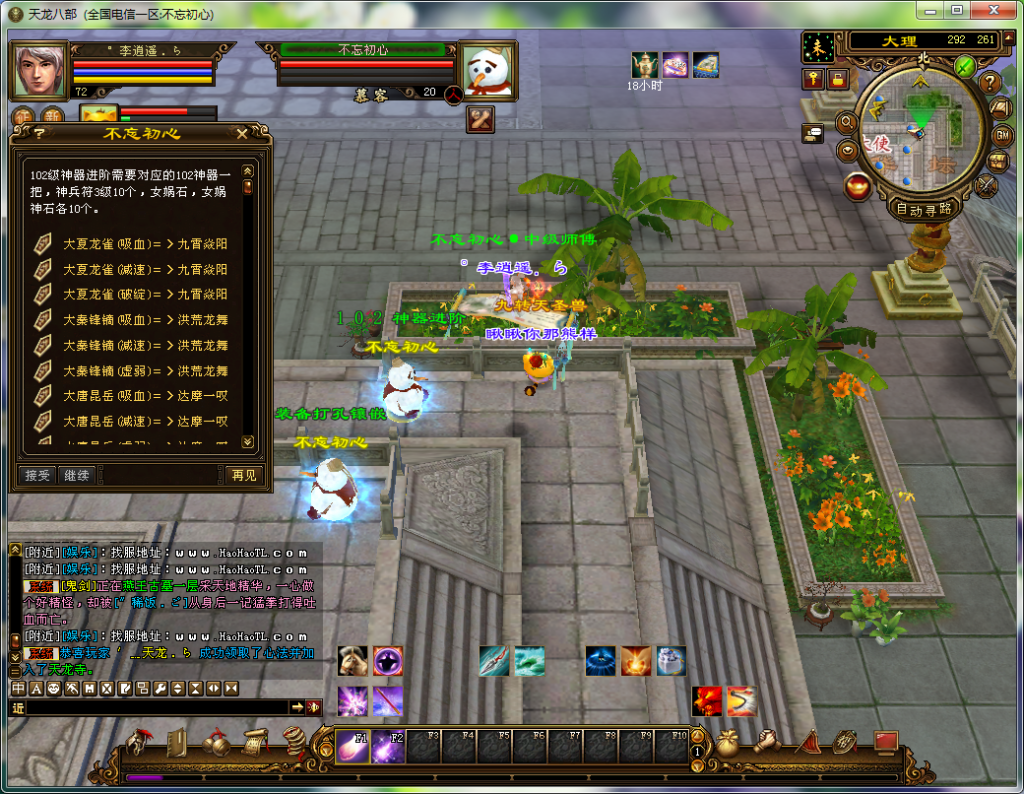Choose 大秦锋镝(虚弱)=>洪荒龙舞 option
Screen dimensions: 1024x794
tap(145, 371)
